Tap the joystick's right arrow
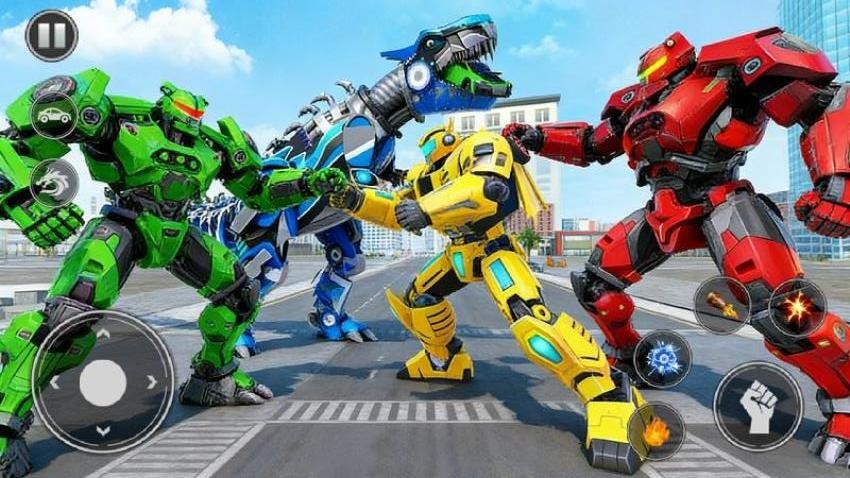 point(152,382)
